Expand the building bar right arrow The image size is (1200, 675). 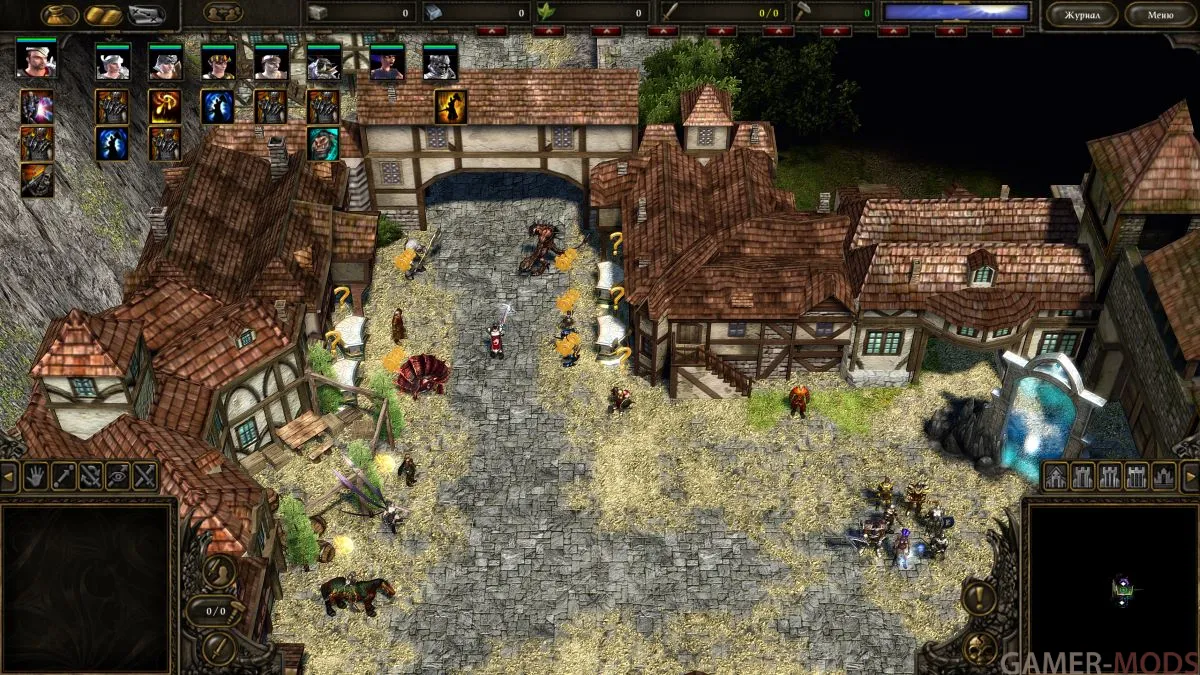[x=1190, y=476]
